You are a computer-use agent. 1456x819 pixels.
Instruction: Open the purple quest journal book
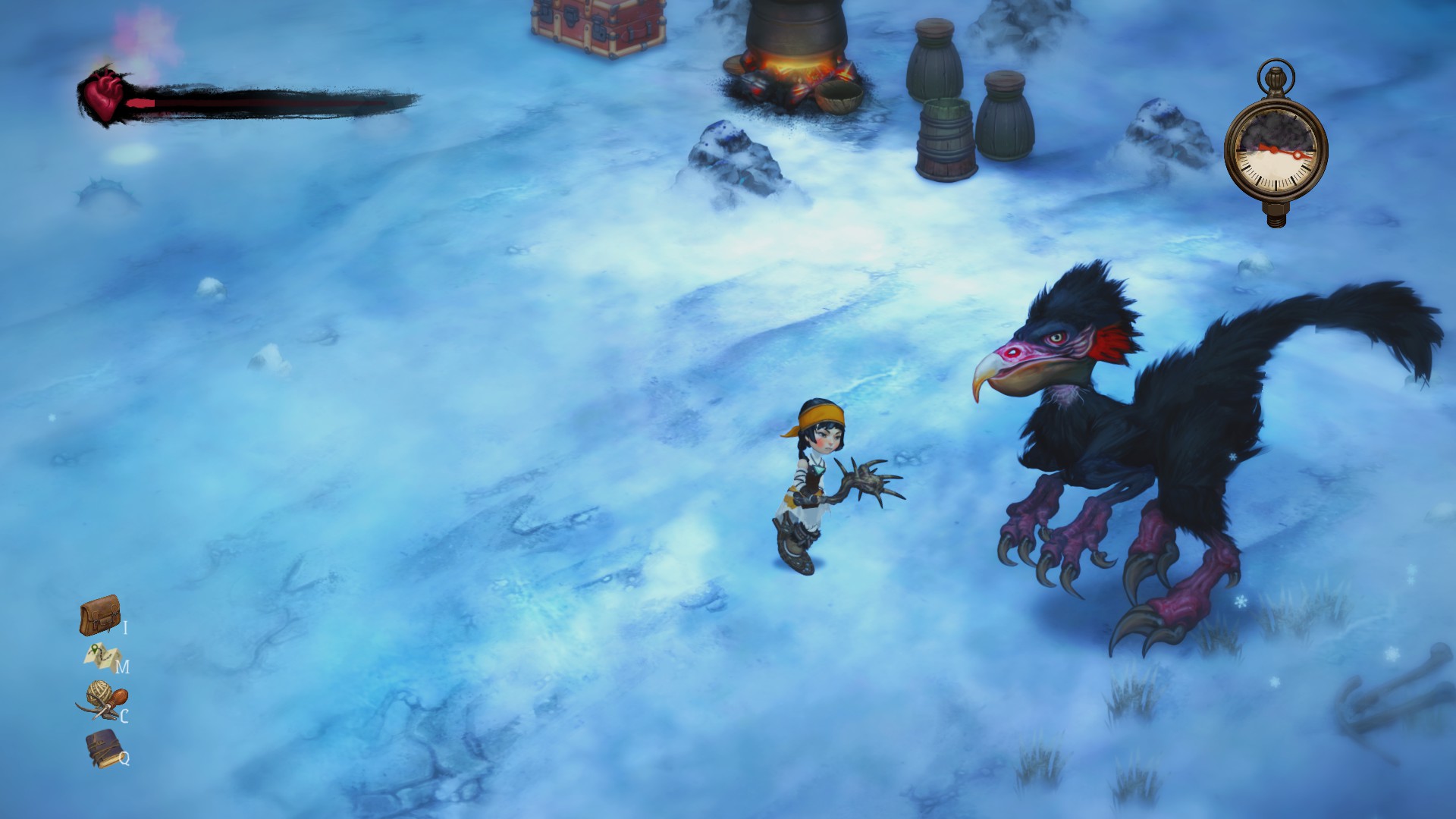(102, 747)
